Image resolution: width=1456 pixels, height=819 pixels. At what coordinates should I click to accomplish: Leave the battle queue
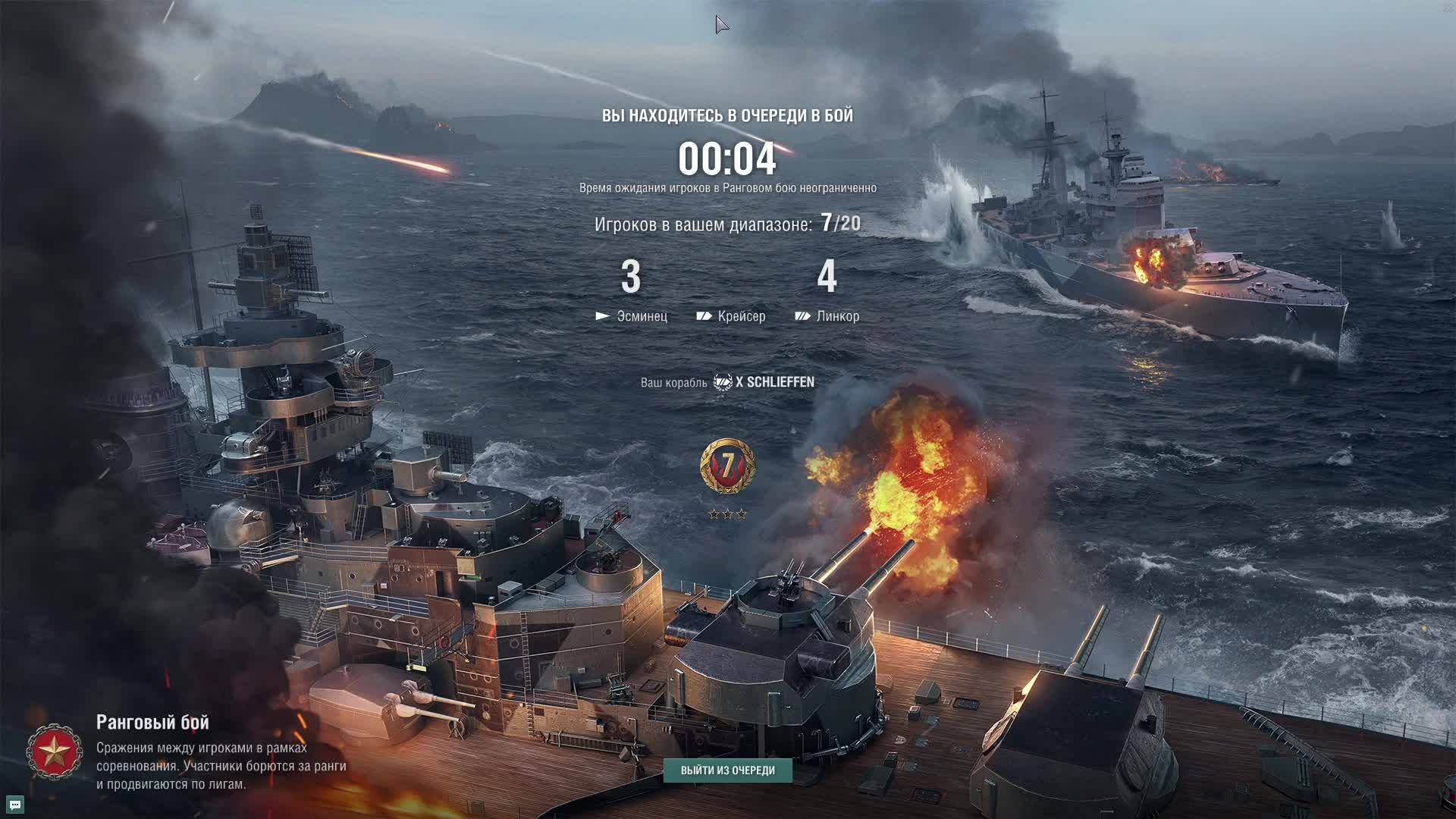(727, 770)
